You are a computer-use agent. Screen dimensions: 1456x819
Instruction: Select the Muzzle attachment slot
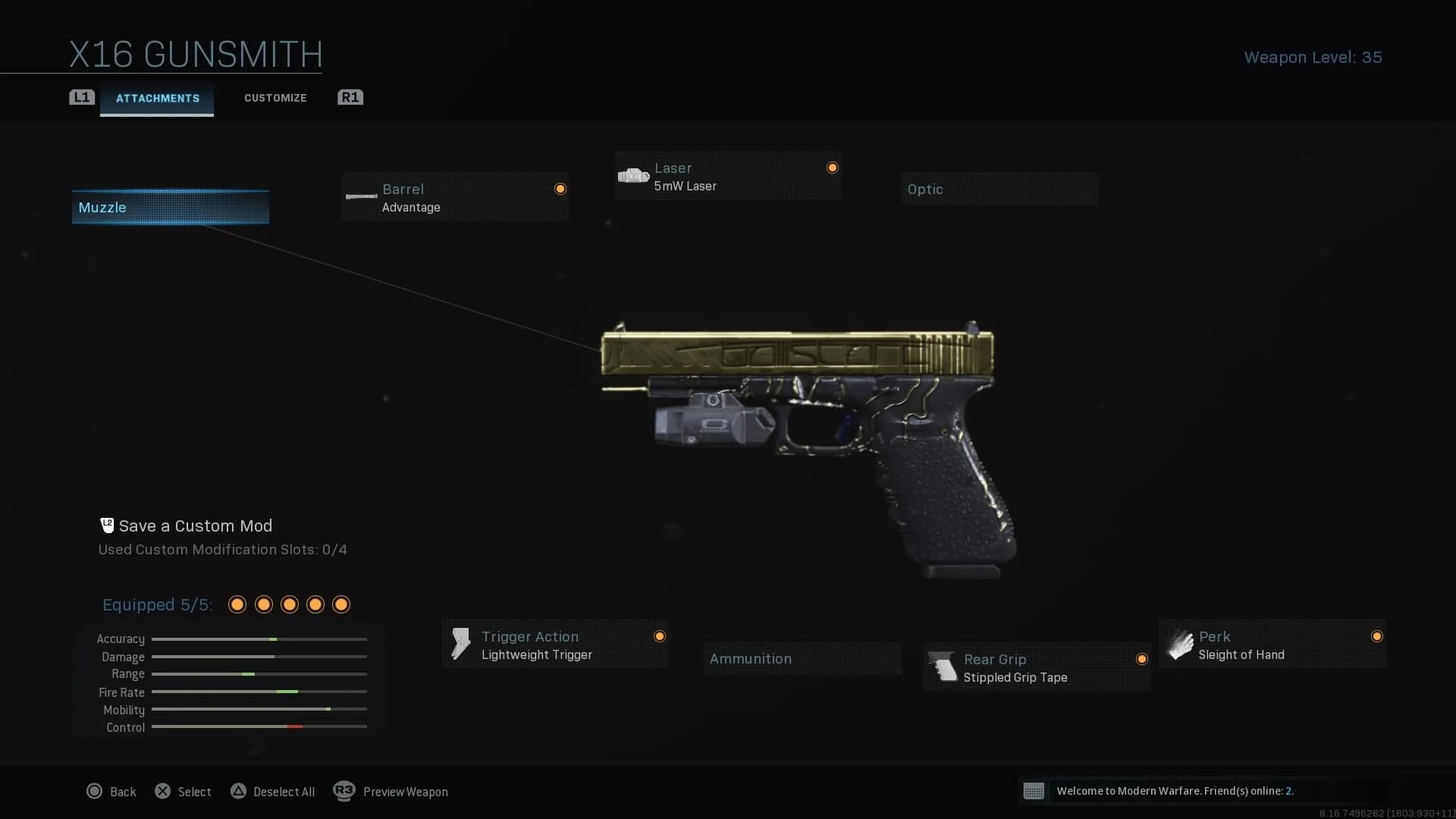coord(170,207)
